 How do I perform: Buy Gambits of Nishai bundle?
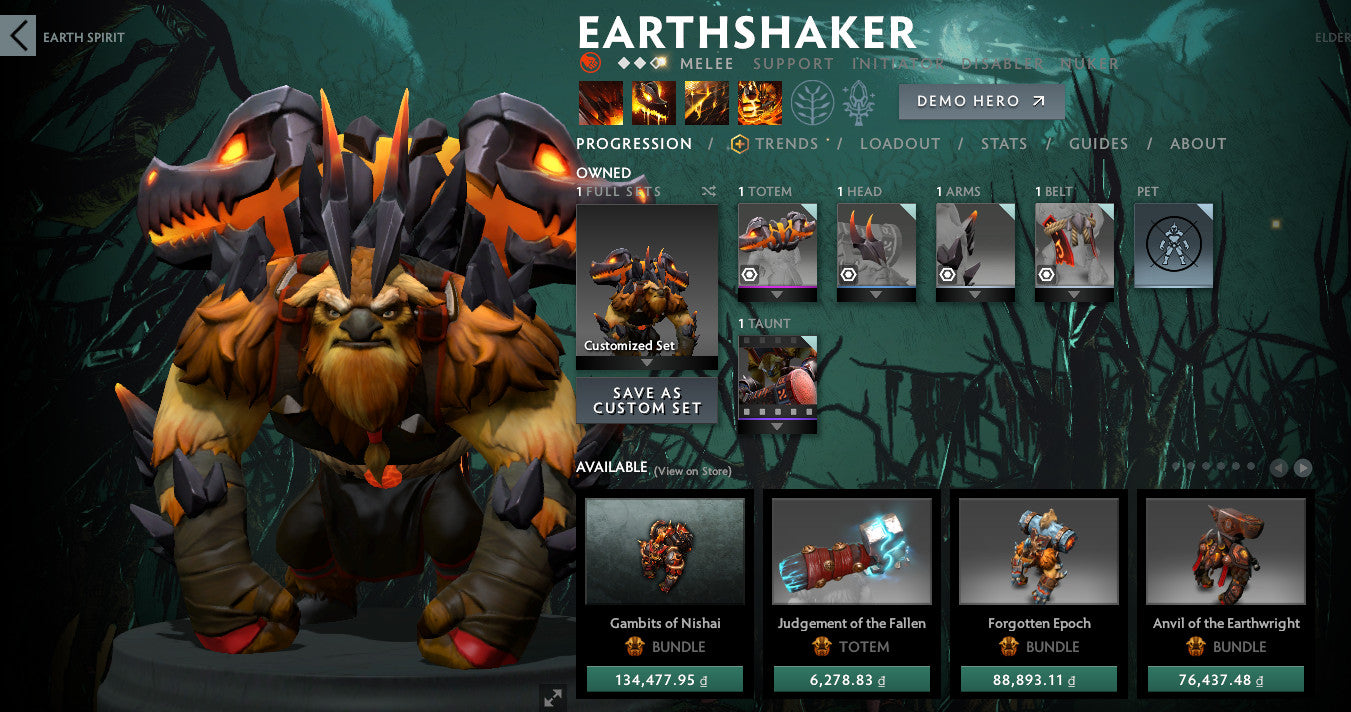point(665,680)
